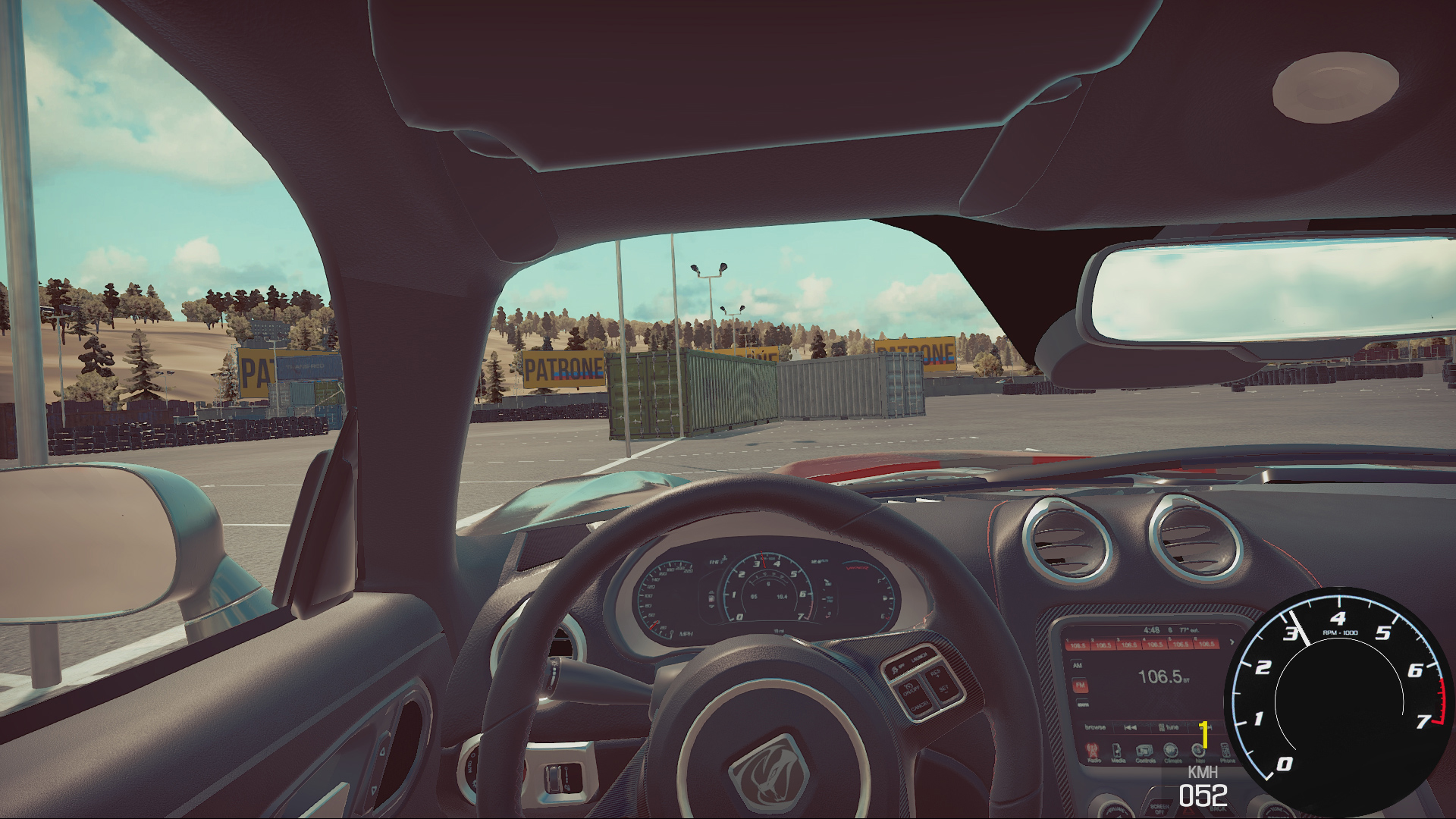Select the FM band tab
The height and width of the screenshot is (819, 1456).
(1079, 685)
